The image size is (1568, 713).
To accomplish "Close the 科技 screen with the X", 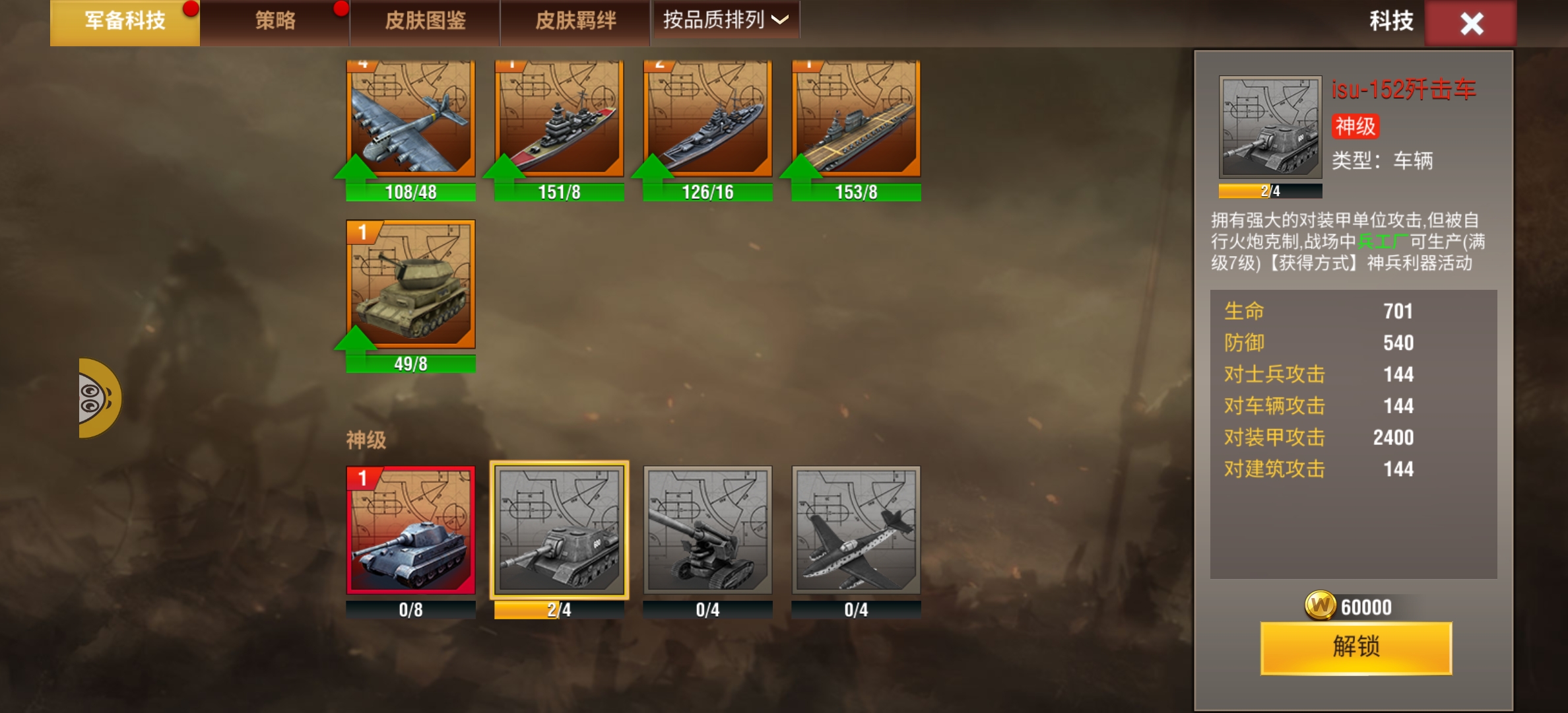I will tap(1471, 24).
